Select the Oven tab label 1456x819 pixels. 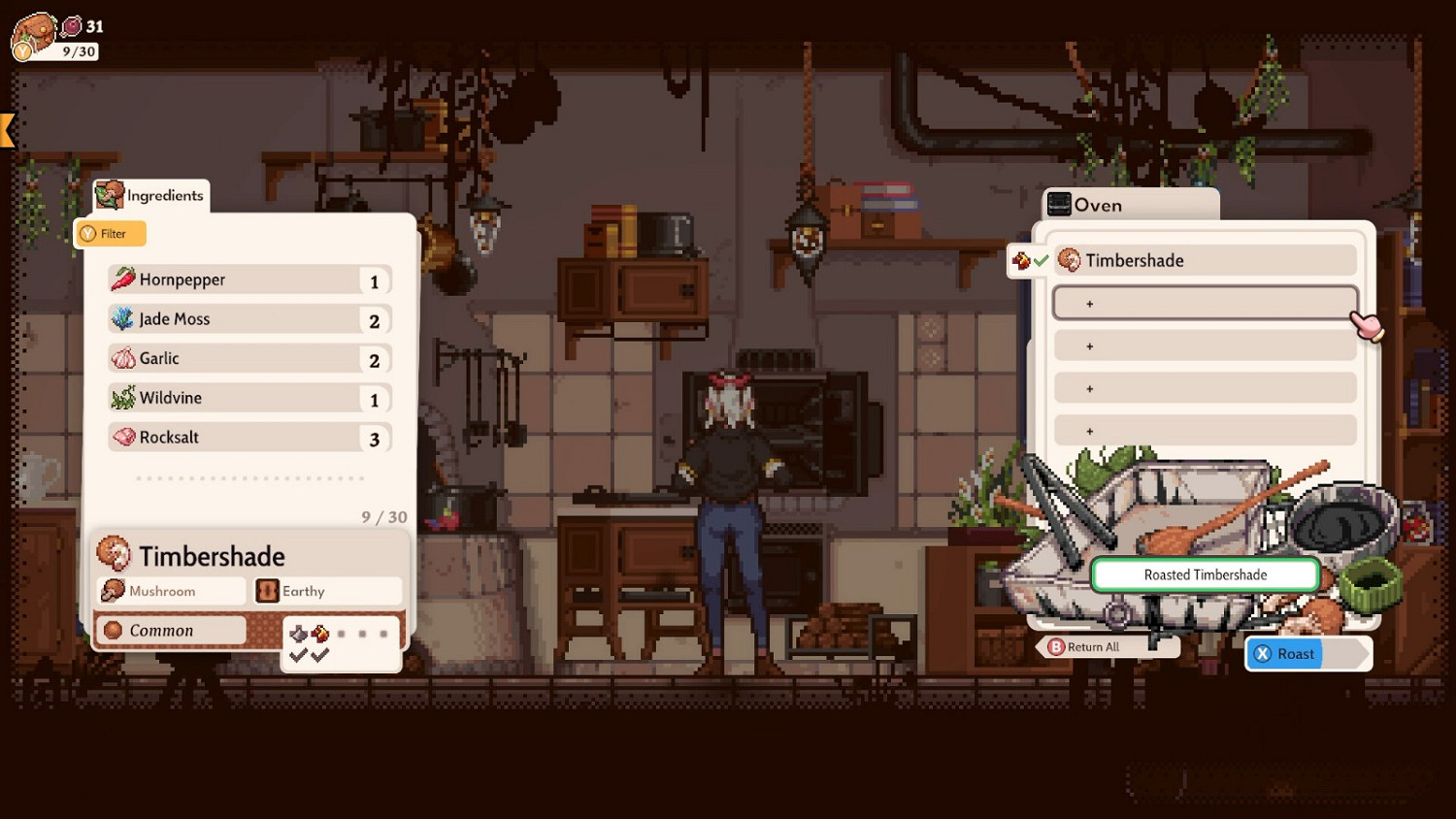click(1098, 205)
